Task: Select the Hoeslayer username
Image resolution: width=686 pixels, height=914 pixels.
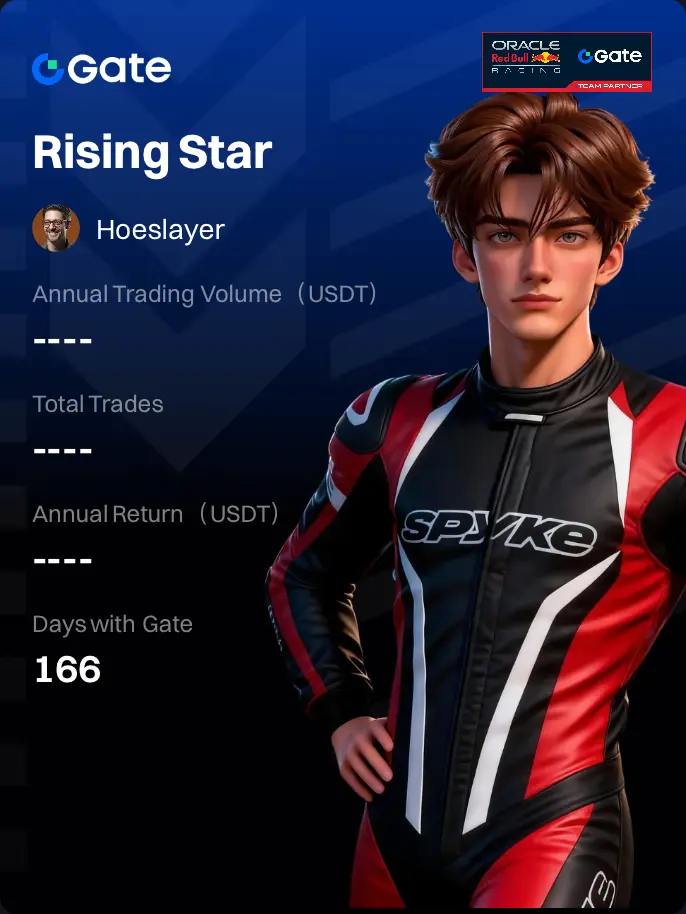Action: tap(160, 230)
